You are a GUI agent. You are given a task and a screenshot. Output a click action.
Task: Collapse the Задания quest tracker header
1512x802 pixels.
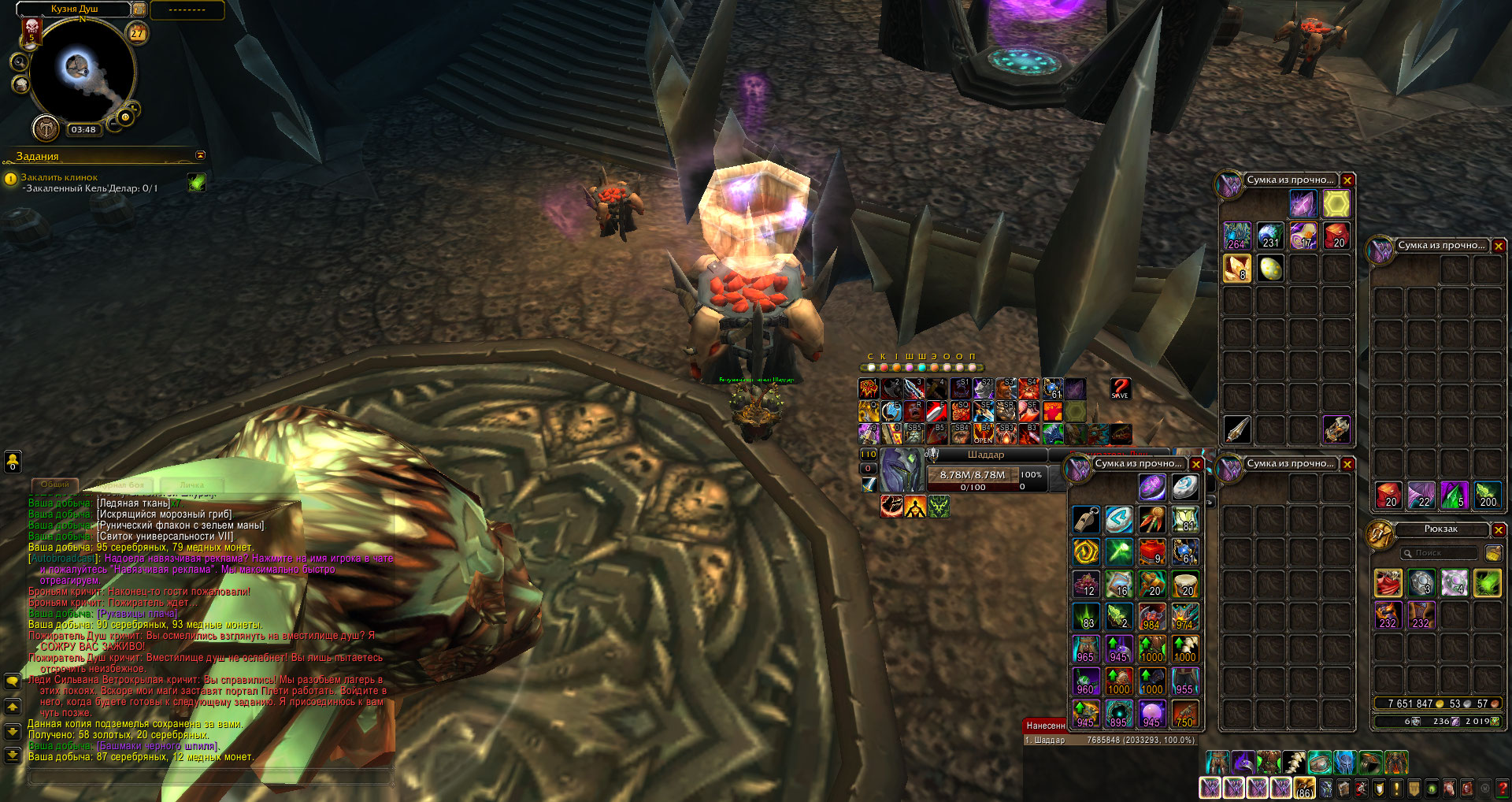pyautogui.click(x=200, y=156)
